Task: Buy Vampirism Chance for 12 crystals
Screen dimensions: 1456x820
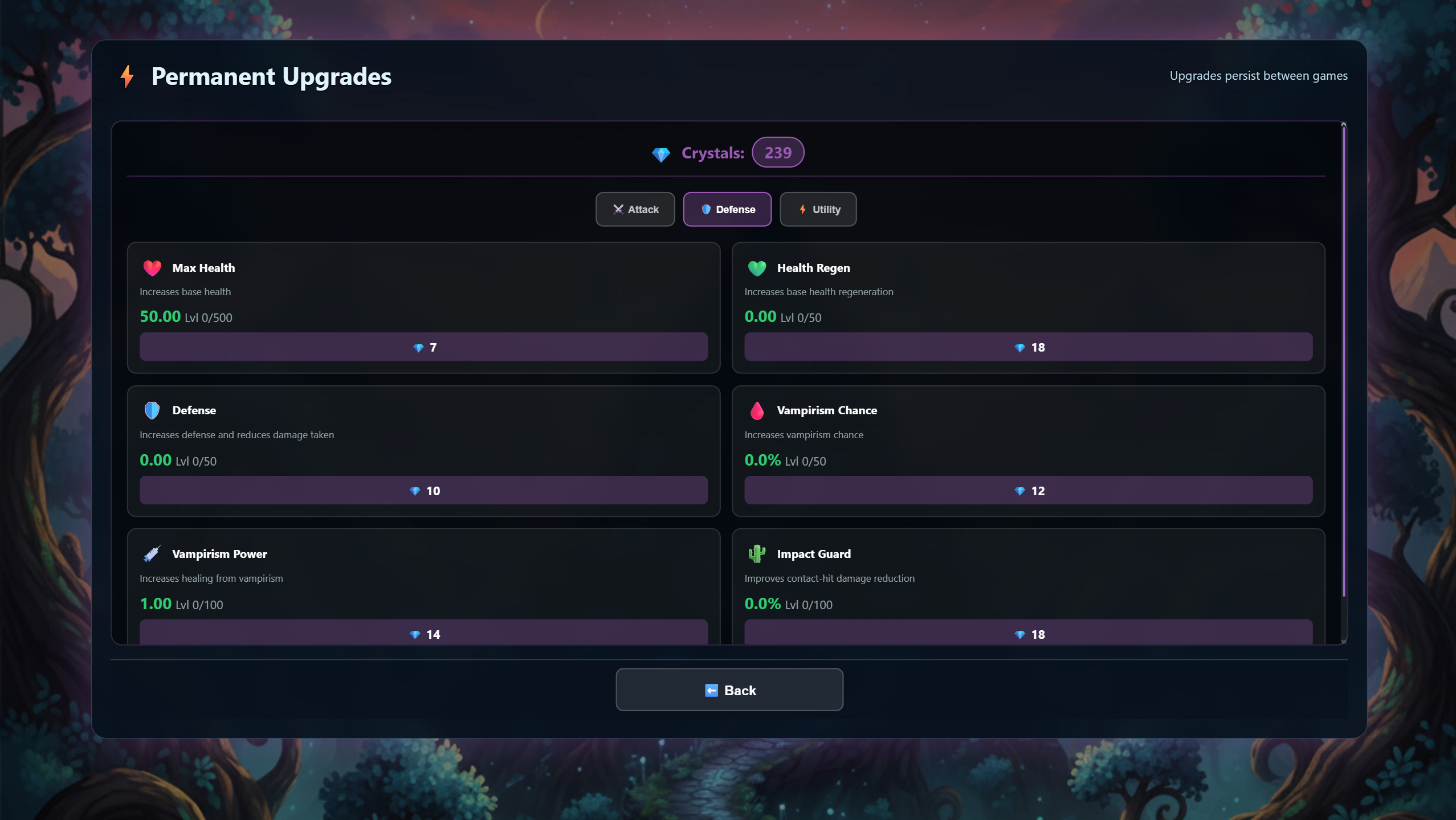Action: (1028, 490)
